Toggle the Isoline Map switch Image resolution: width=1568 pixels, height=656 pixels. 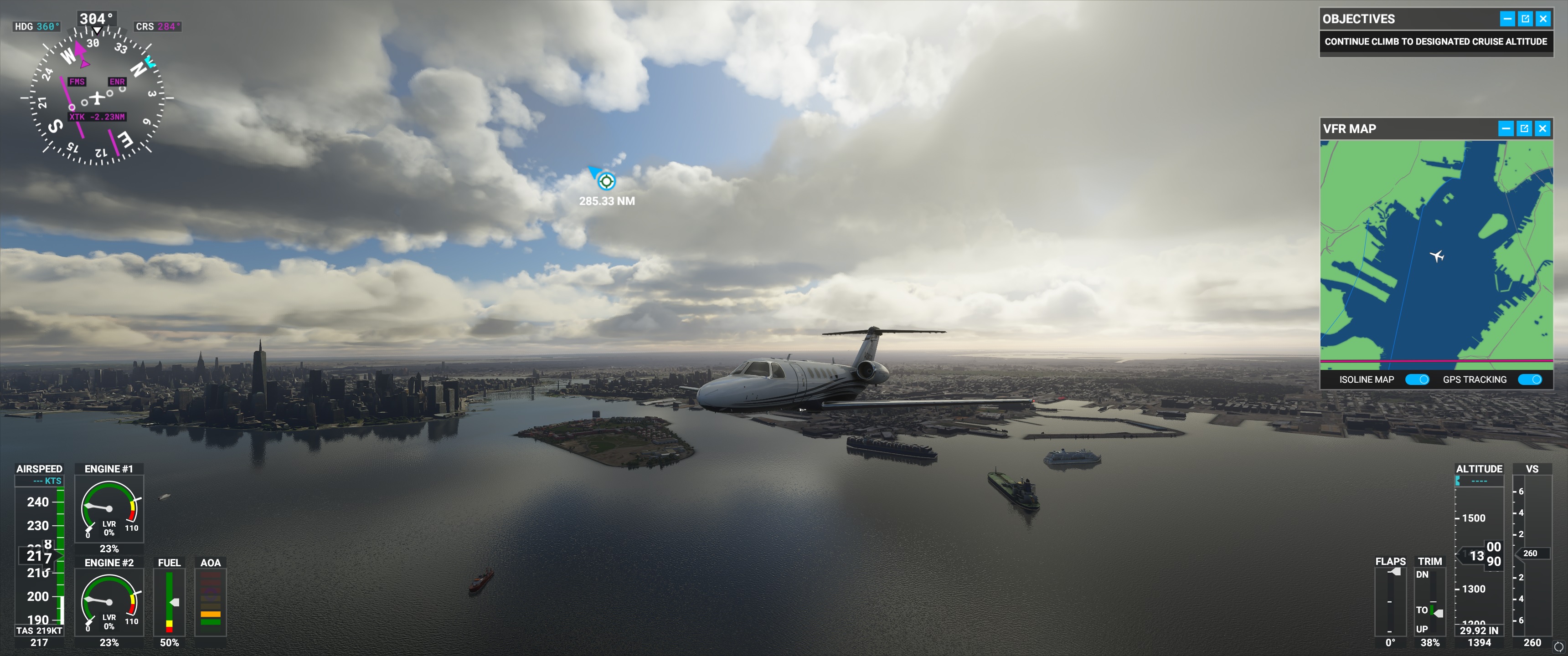coord(1417,379)
